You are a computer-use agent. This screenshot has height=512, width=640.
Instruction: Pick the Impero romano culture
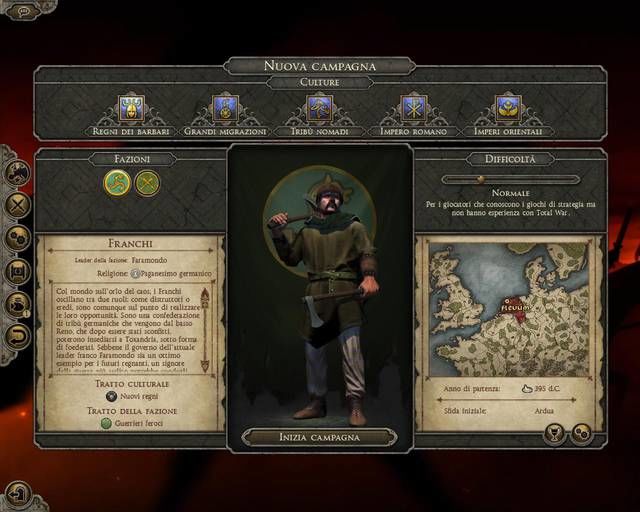click(414, 109)
